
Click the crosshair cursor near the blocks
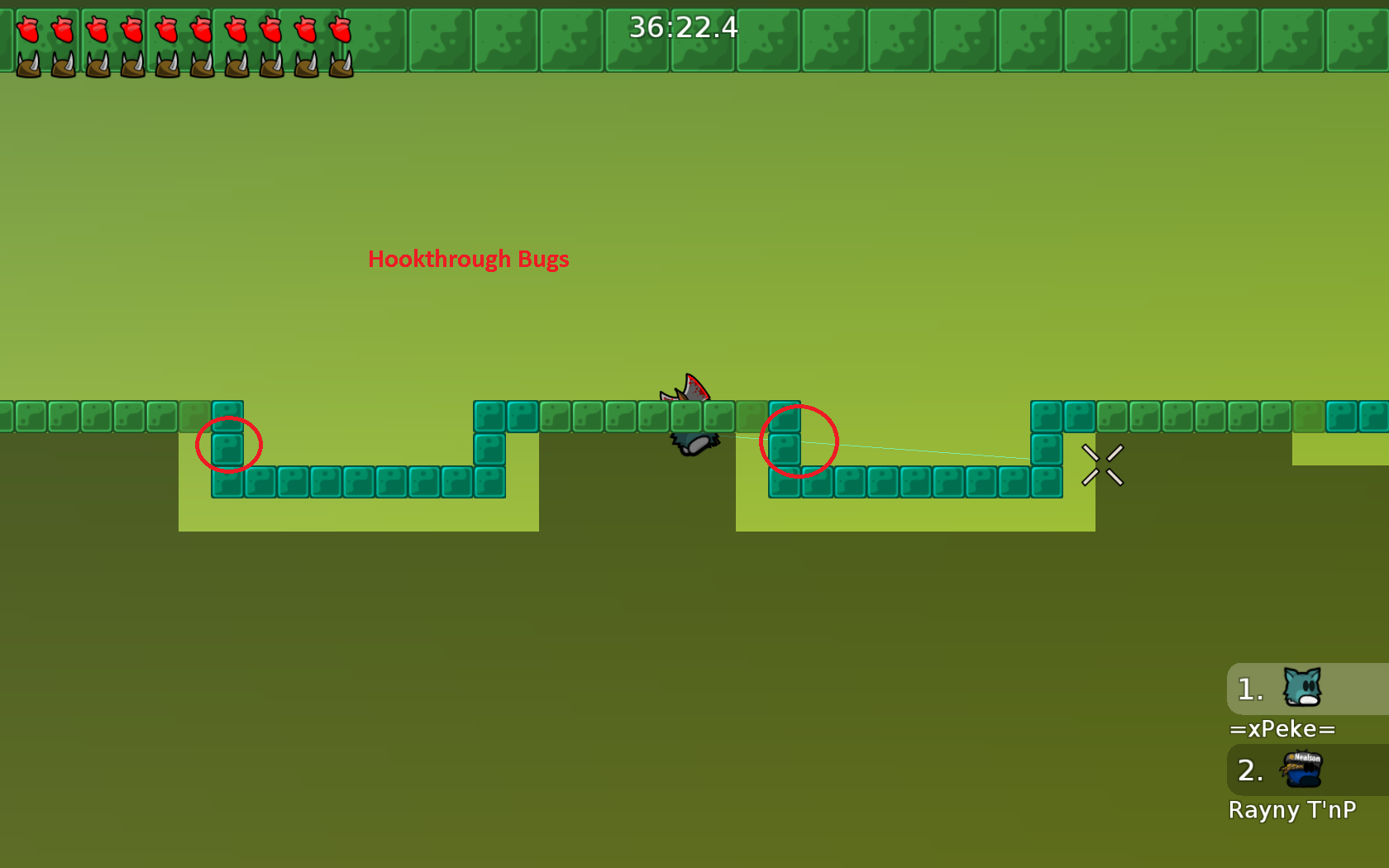[1103, 465]
